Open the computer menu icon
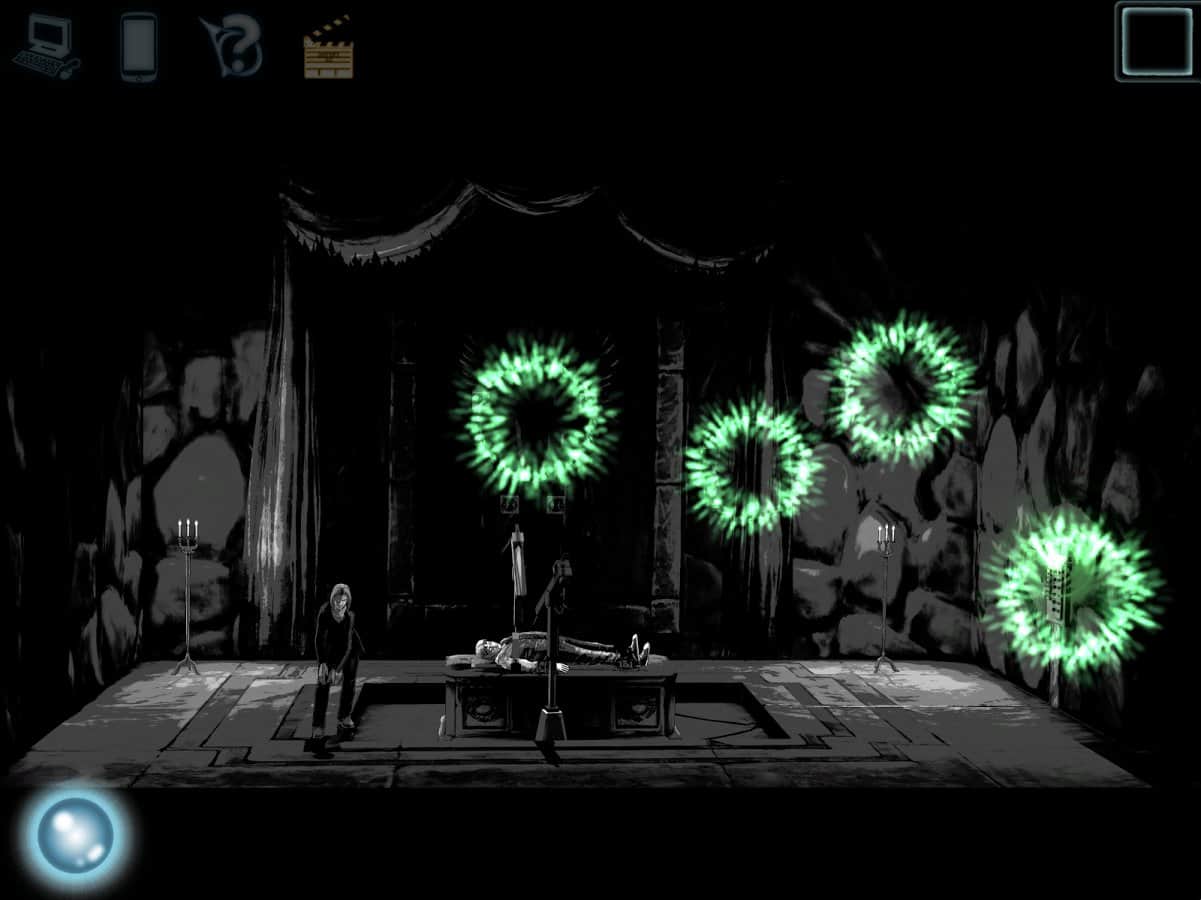 45,47
